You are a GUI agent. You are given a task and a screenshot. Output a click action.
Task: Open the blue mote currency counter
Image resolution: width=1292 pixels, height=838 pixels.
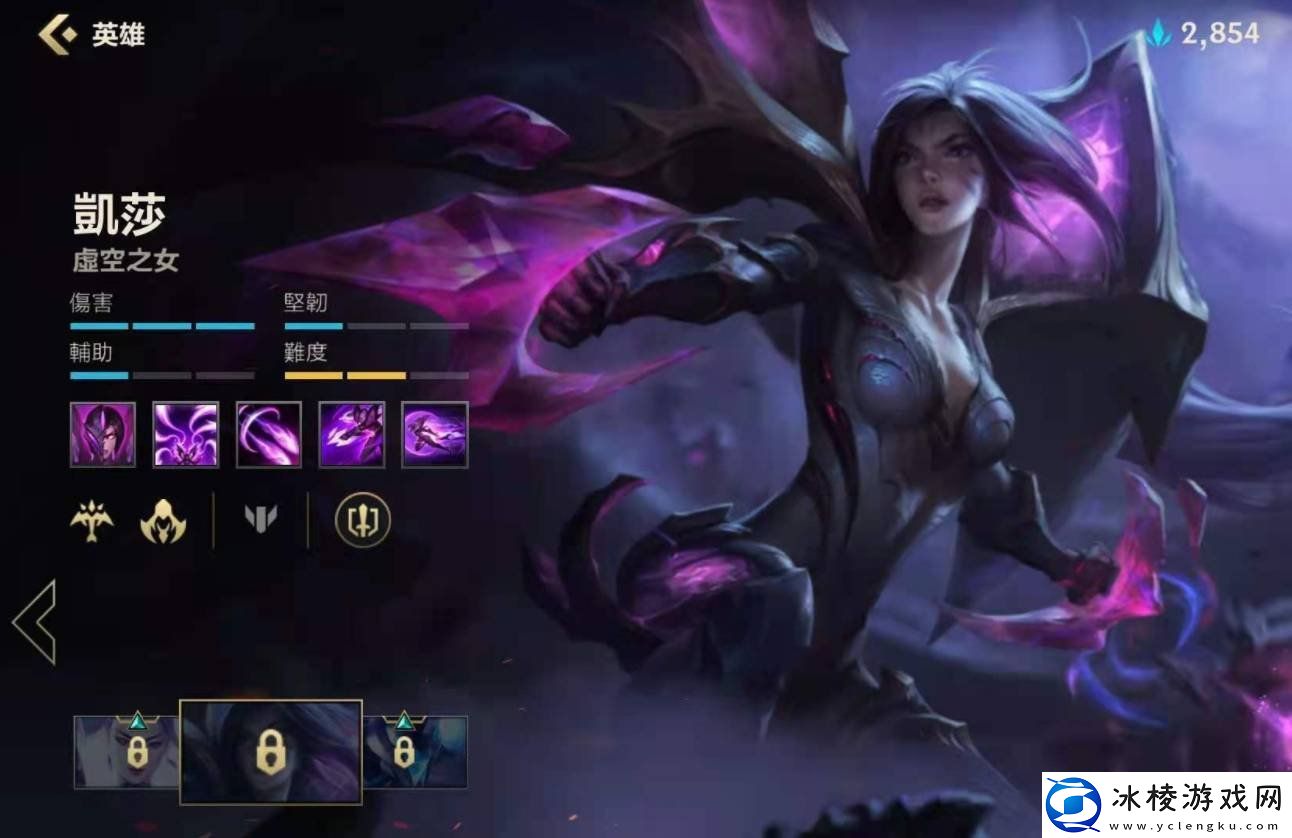(1204, 34)
